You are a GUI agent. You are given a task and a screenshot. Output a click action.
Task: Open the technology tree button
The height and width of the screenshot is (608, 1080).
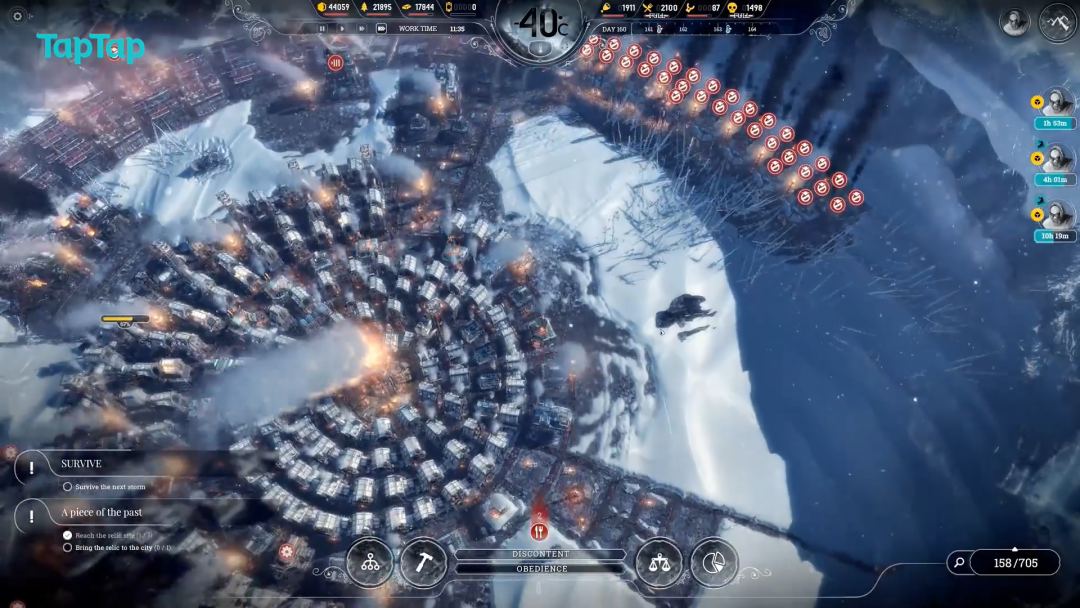pyautogui.click(x=370, y=563)
